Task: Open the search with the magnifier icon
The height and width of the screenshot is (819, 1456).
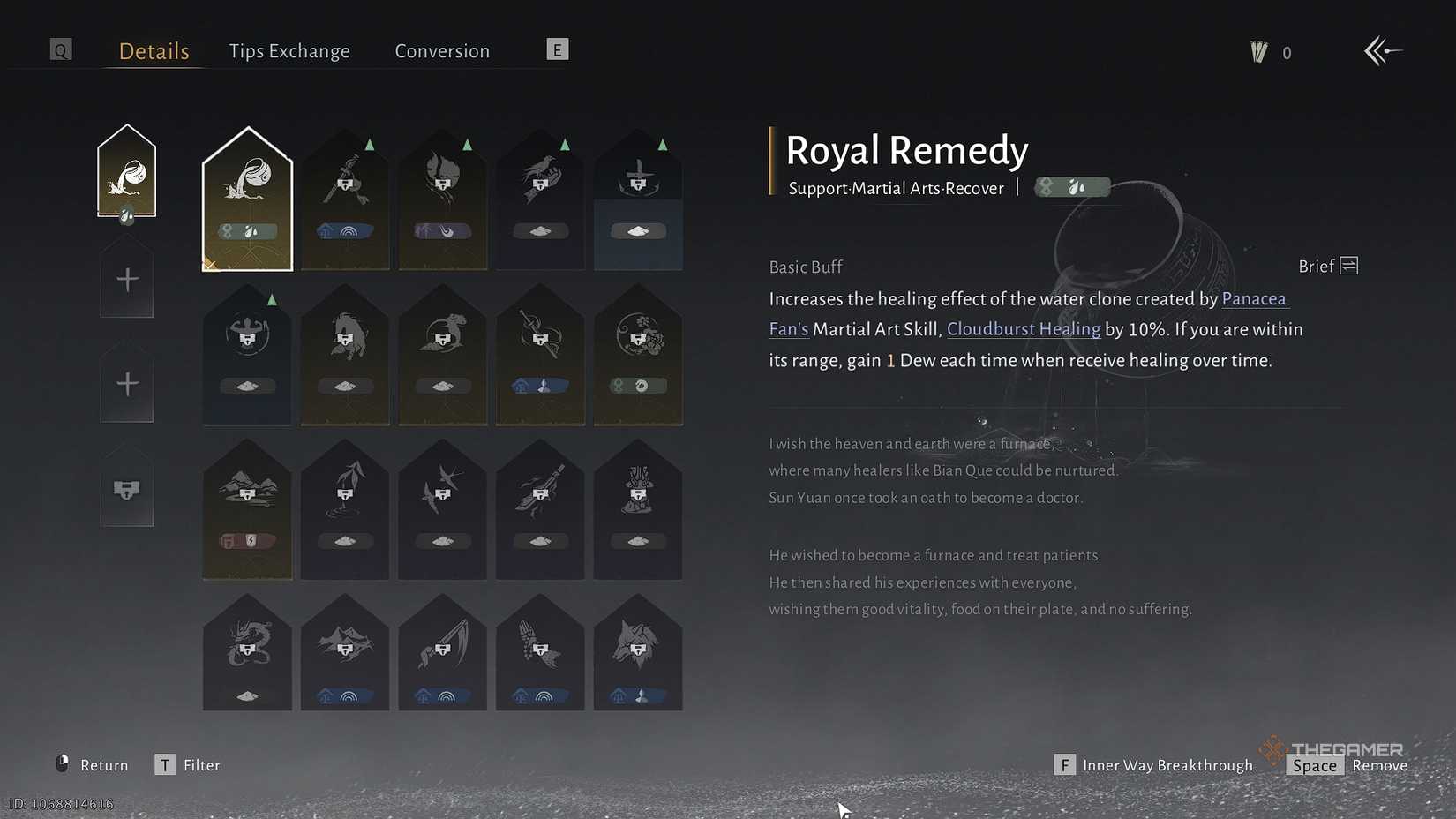Action: pyautogui.click(x=61, y=49)
